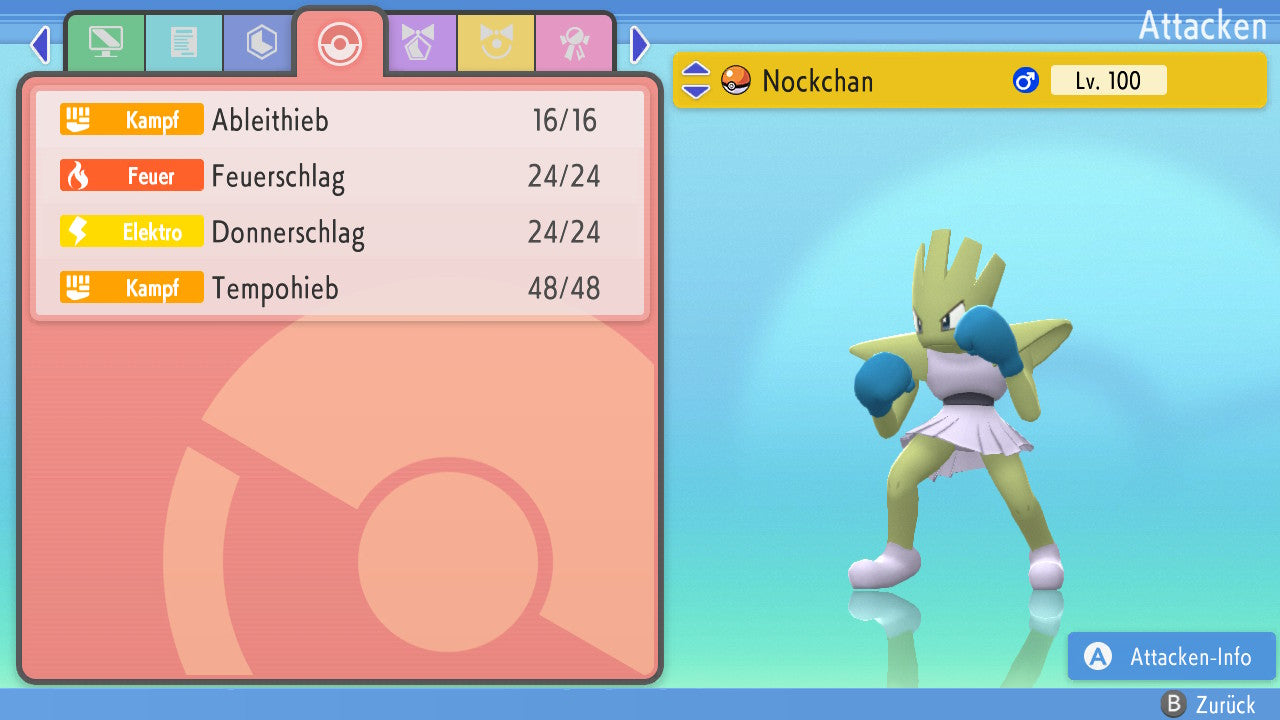Select the Feuerschlag fire move
The width and height of the screenshot is (1280, 720).
coord(340,177)
